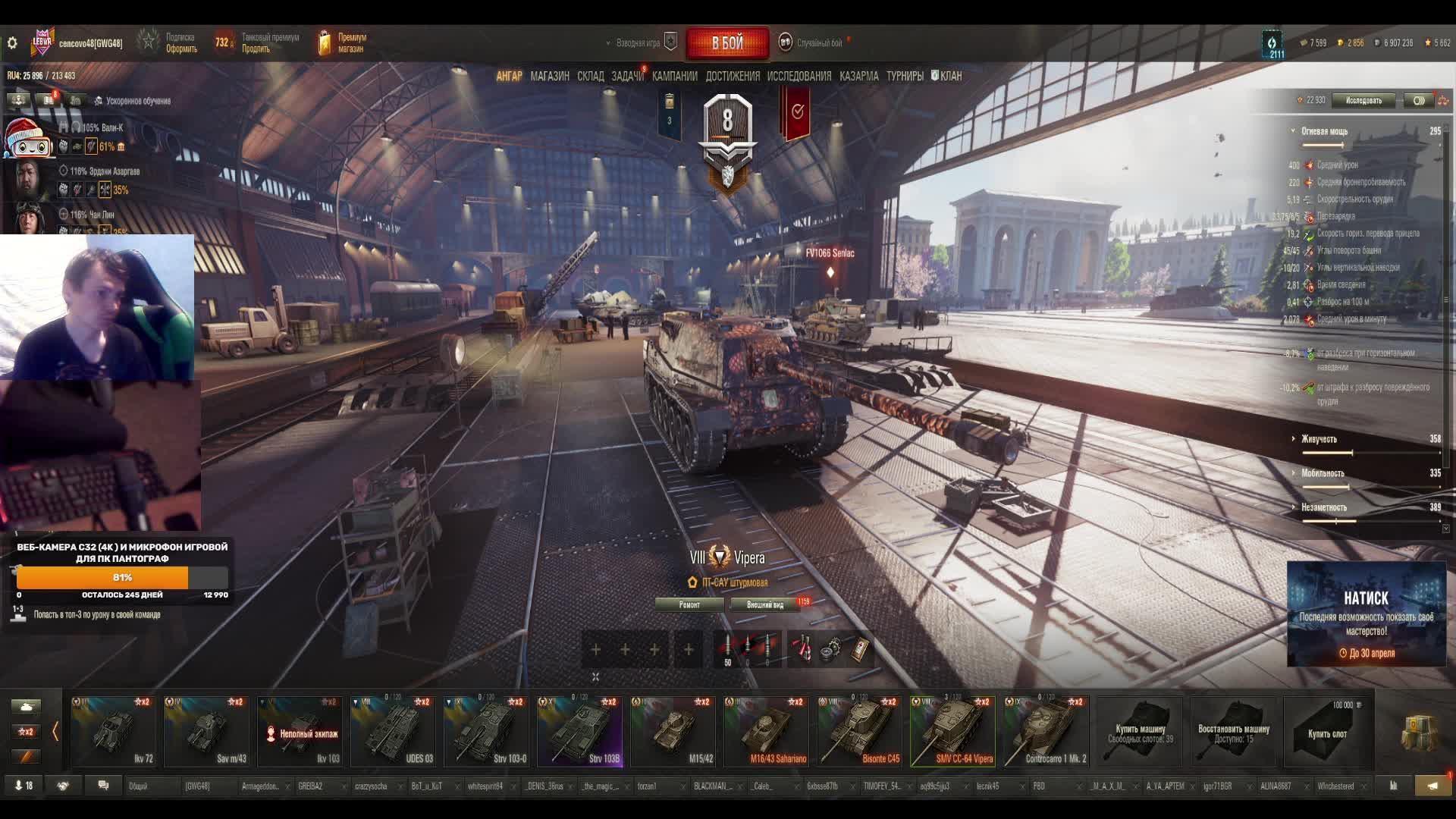Click the Купить слот tile
Image resolution: width=1456 pixels, height=819 pixels.
[1327, 732]
